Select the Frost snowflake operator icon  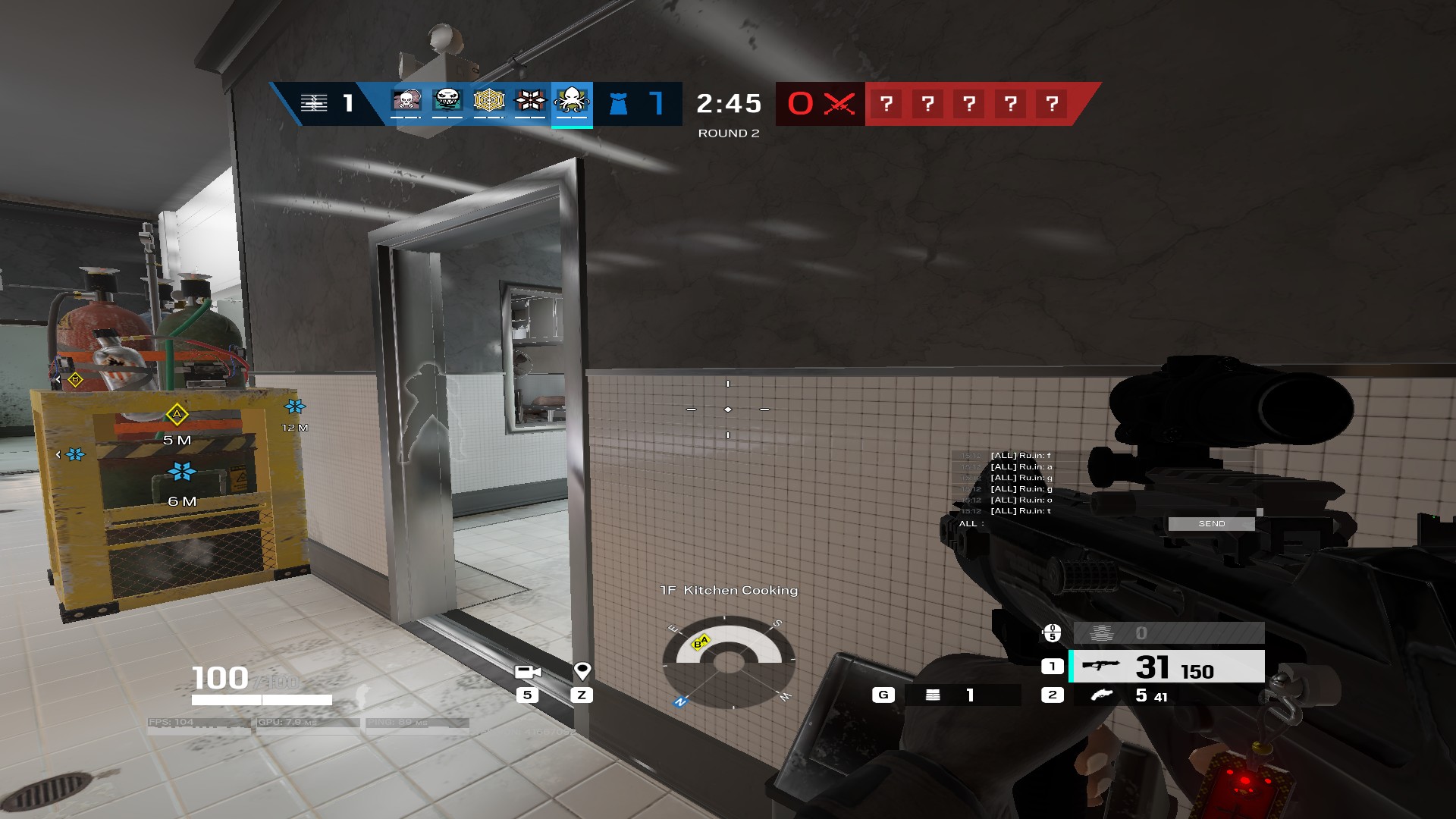tap(531, 100)
